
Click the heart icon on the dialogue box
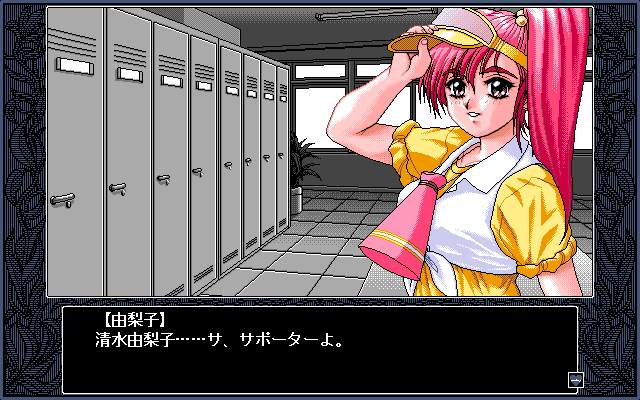[574, 379]
